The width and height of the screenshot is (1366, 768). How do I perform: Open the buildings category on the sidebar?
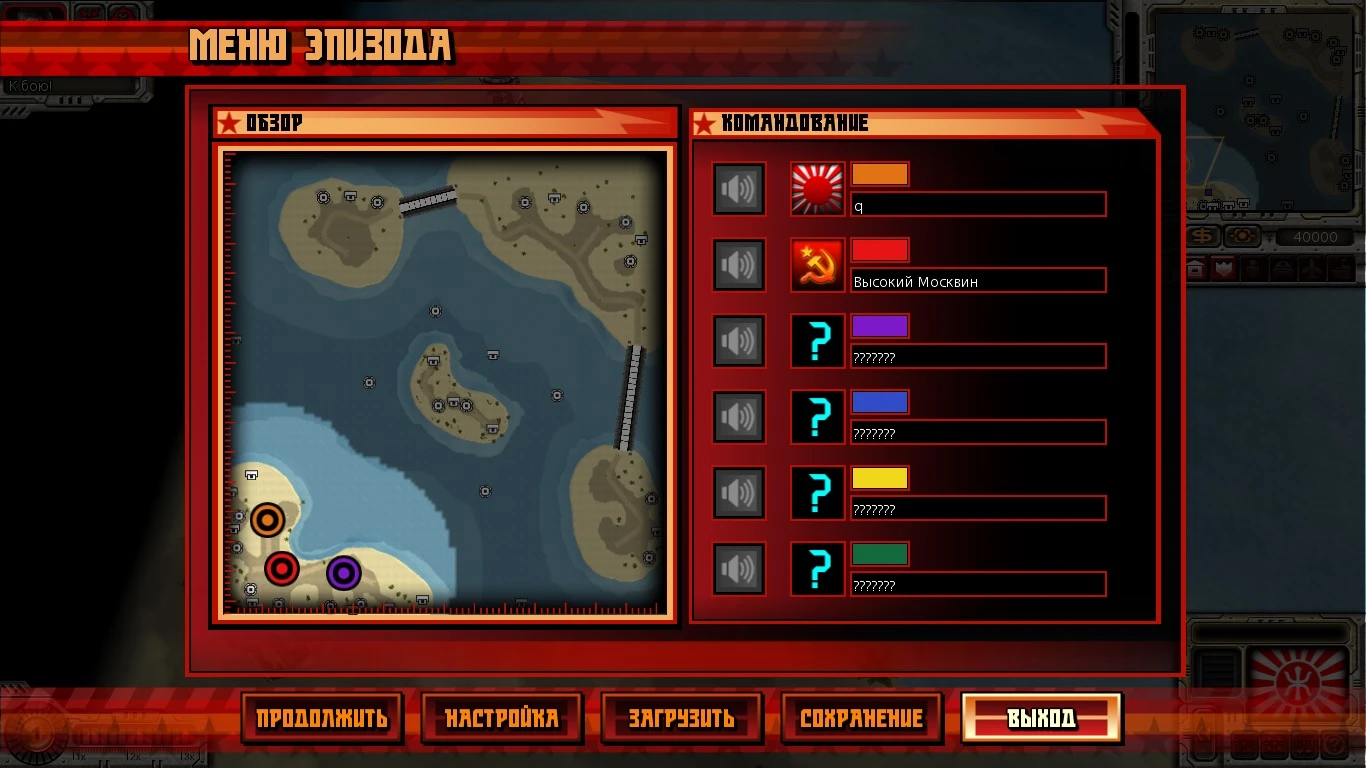[1196, 268]
